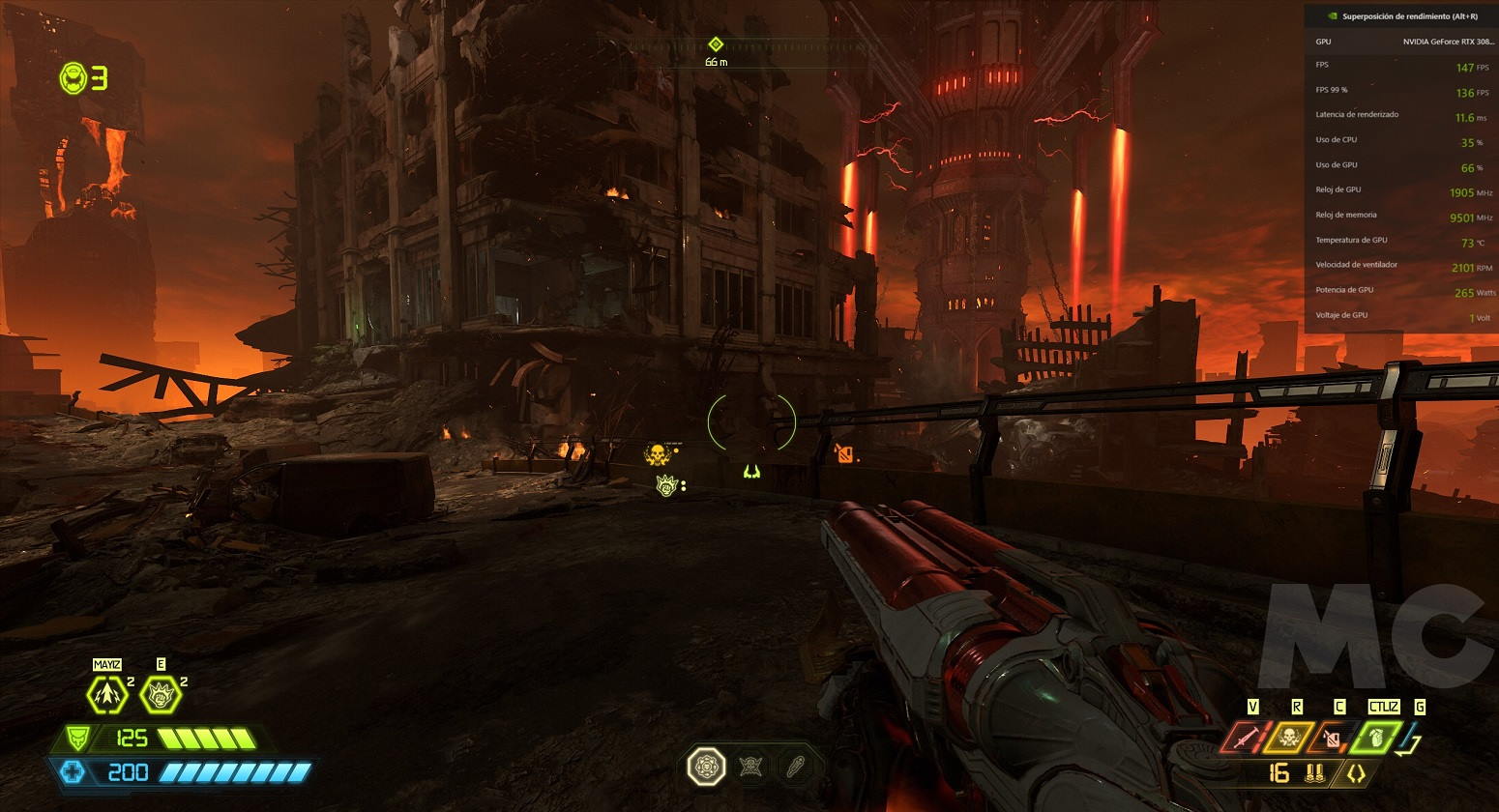Click the grenade switch arrow icon

tap(1411, 739)
